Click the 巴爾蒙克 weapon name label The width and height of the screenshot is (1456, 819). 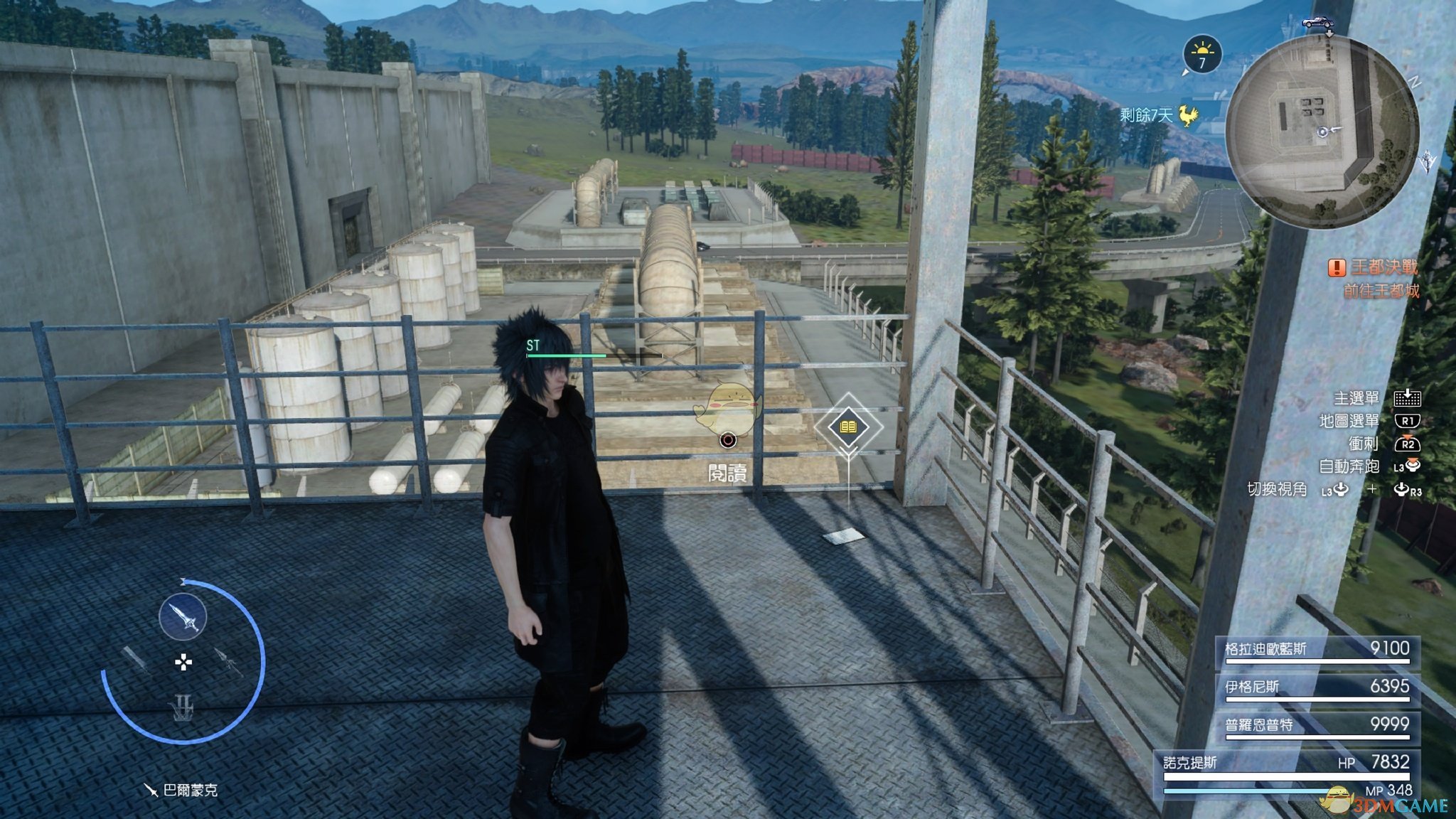pos(190,791)
